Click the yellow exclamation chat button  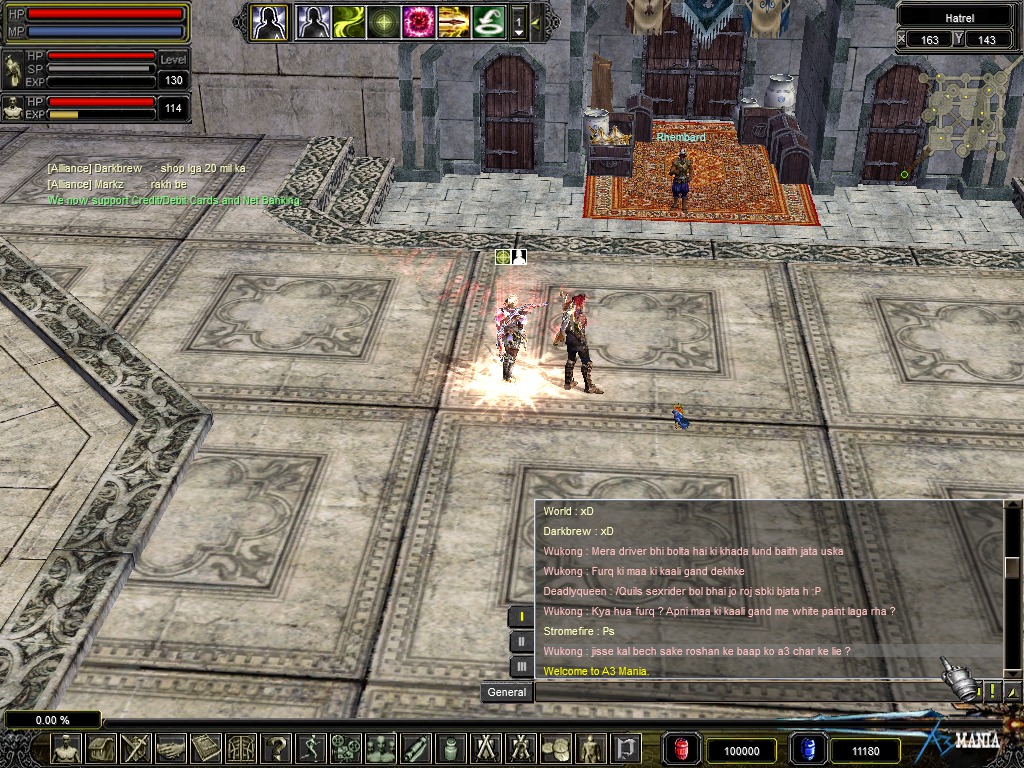[x=992, y=691]
